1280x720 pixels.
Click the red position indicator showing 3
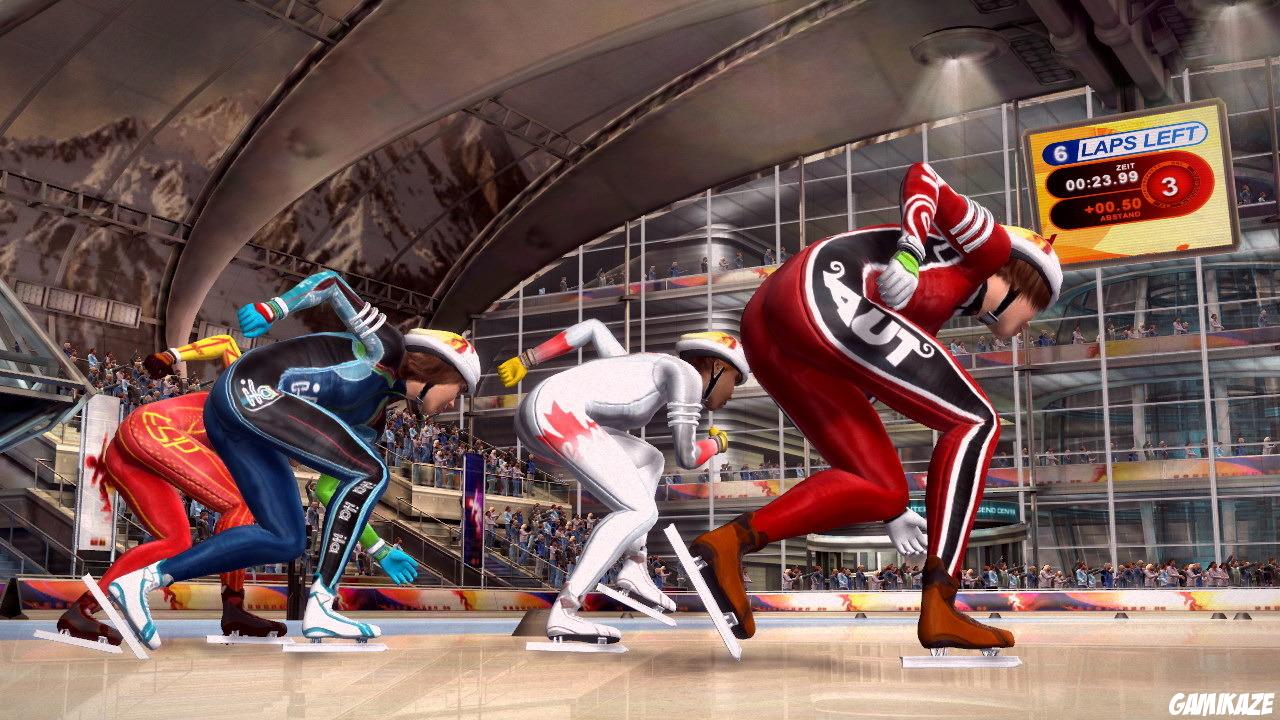1170,186
